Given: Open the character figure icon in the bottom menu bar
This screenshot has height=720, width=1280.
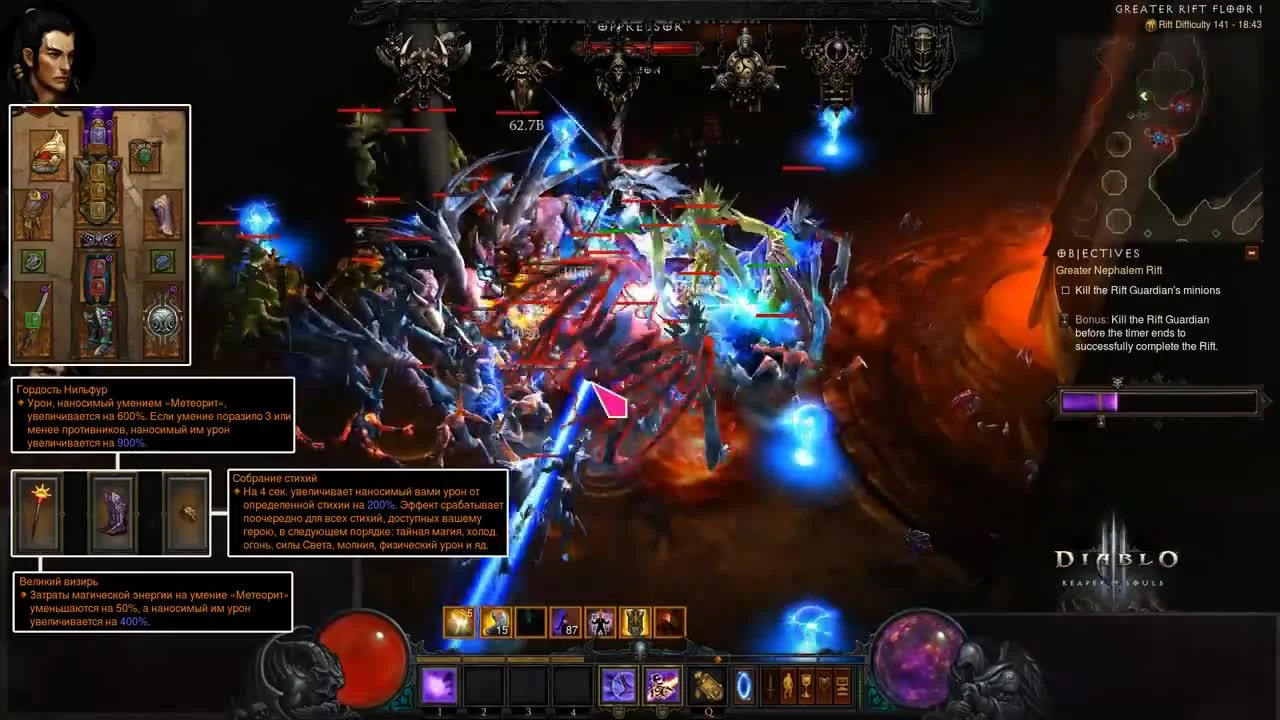Looking at the screenshot, I should click(x=786, y=684).
